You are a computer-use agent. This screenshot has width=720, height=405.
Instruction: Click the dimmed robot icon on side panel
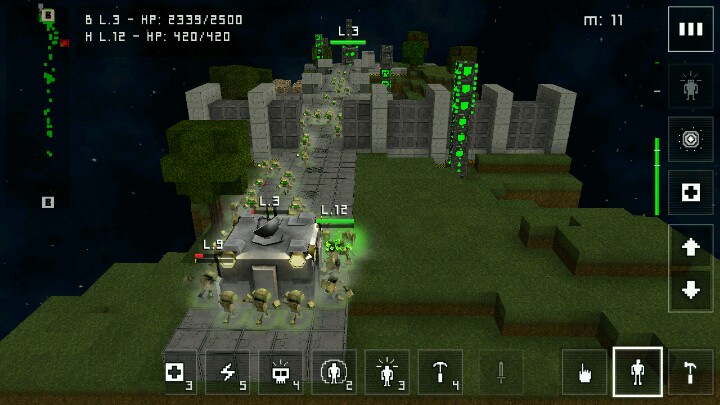pyautogui.click(x=690, y=87)
